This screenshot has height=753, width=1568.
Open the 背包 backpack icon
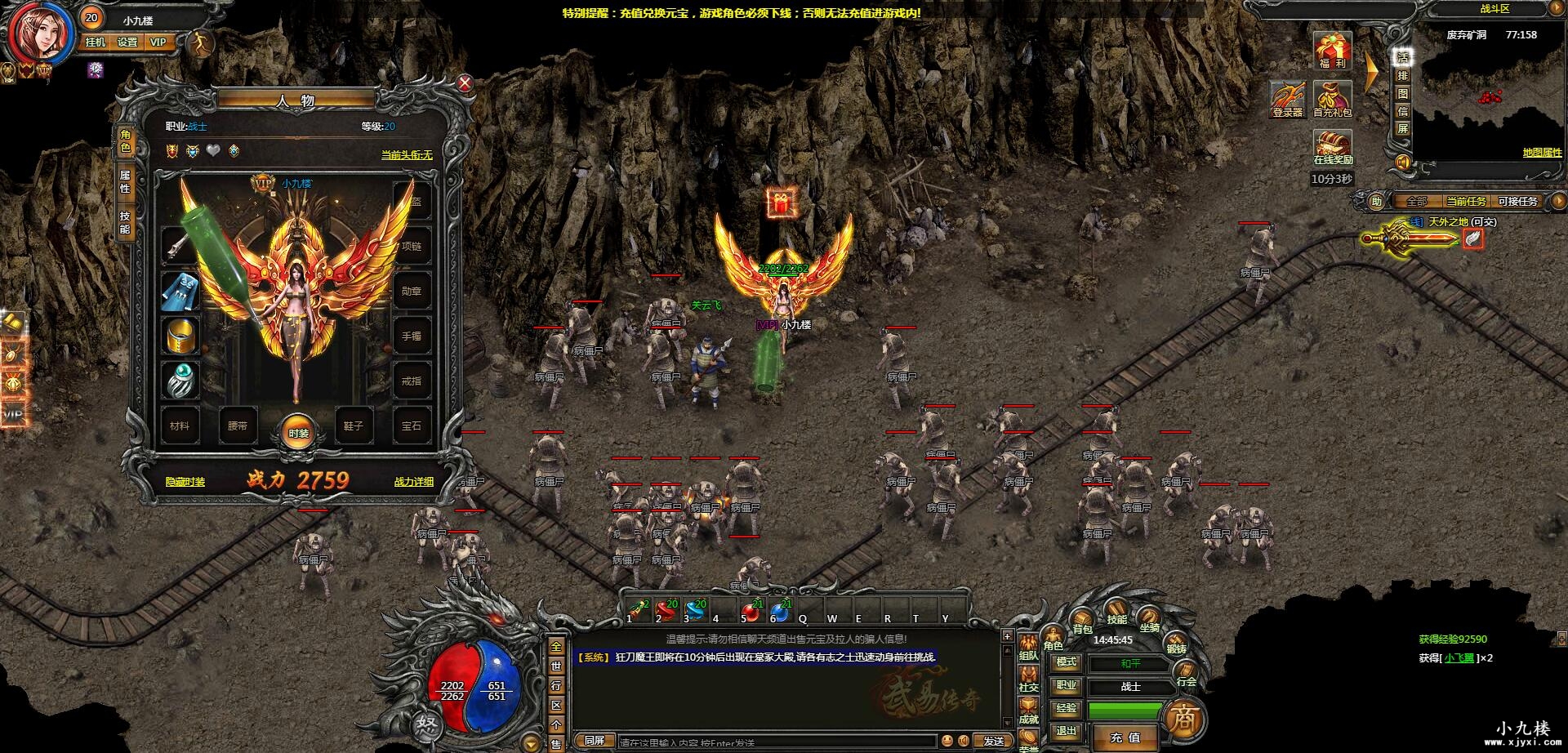[1083, 618]
